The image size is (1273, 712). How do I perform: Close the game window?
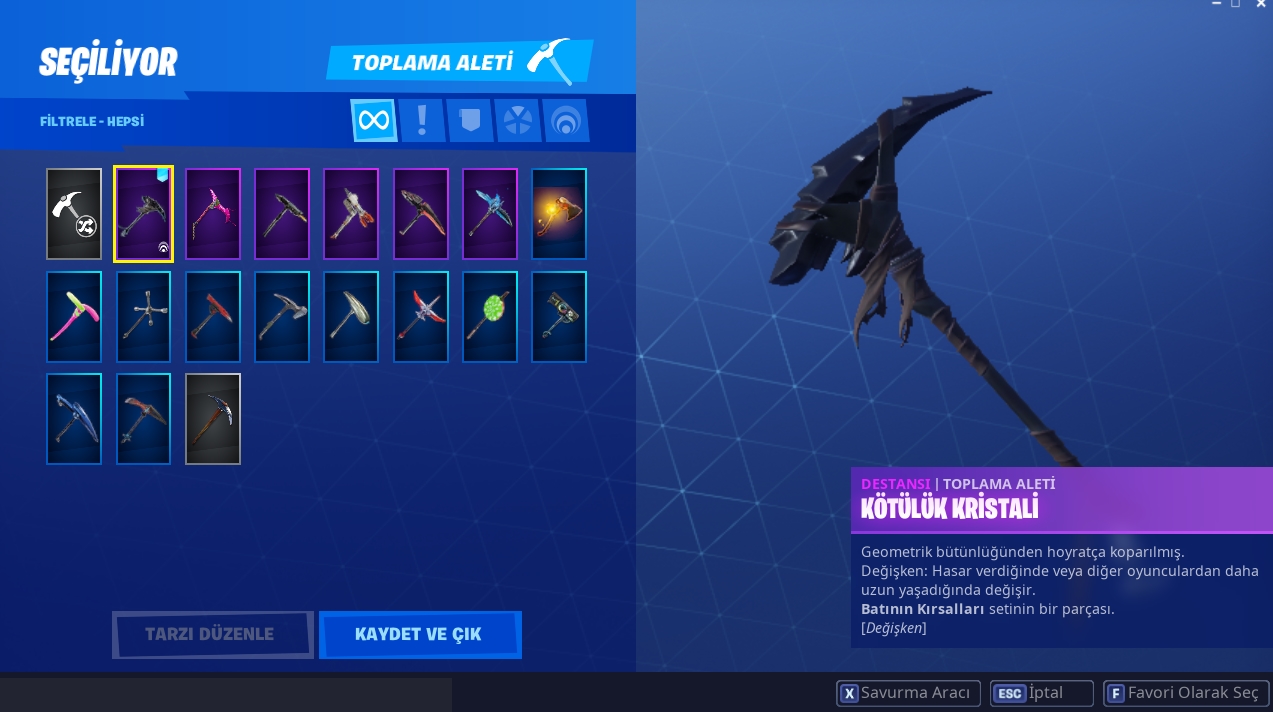pos(1261,5)
